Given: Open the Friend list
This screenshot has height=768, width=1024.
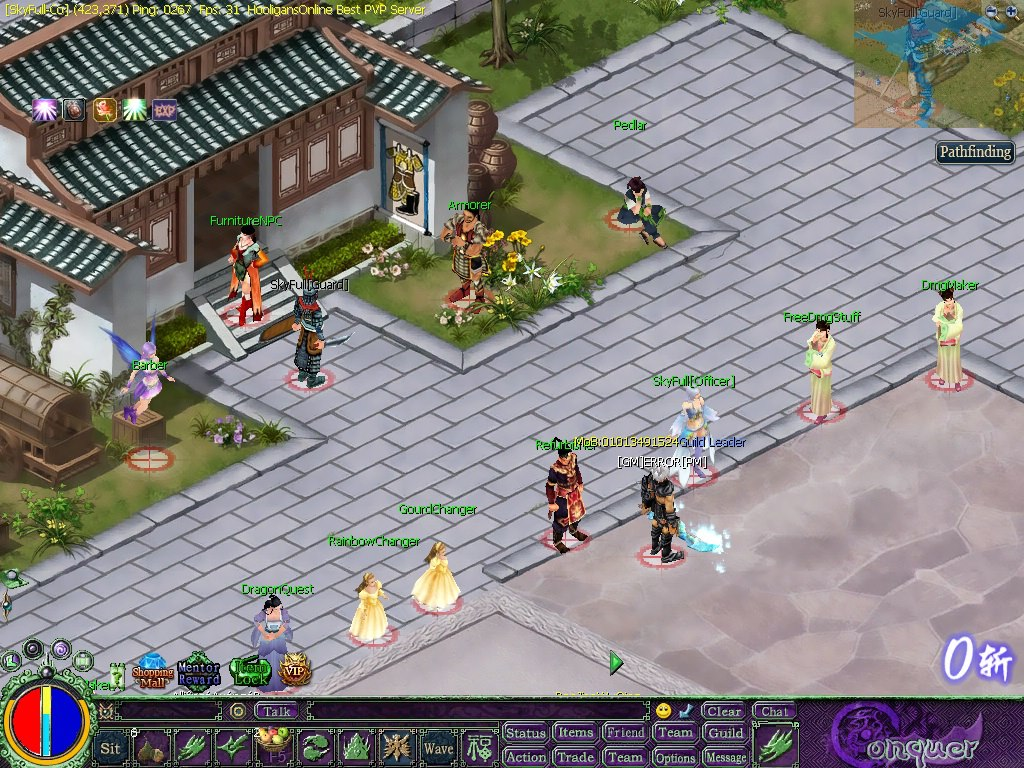Looking at the screenshot, I should click(x=625, y=733).
